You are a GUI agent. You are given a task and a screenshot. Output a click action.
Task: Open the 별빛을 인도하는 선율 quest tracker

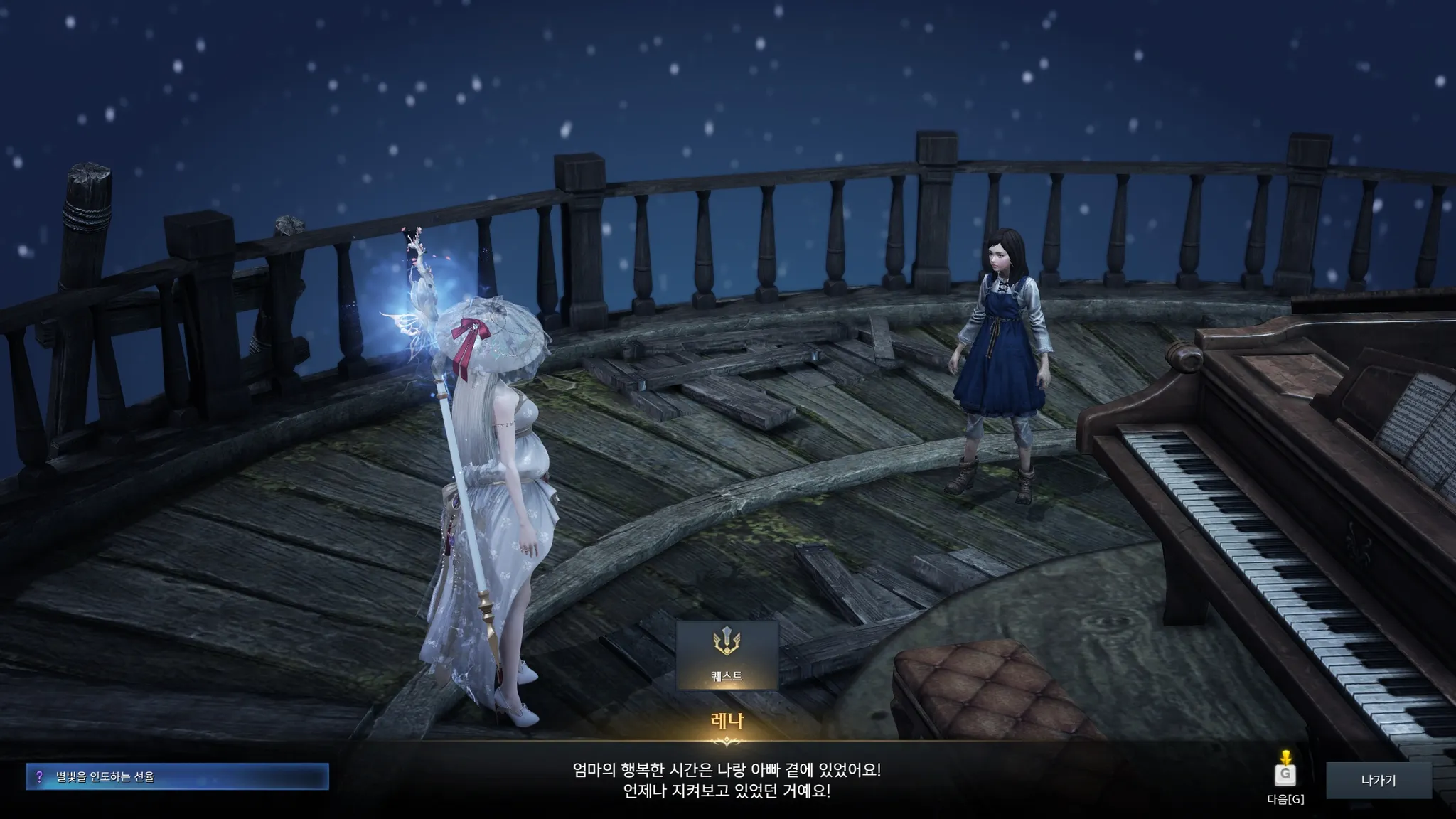pyautogui.click(x=177, y=777)
